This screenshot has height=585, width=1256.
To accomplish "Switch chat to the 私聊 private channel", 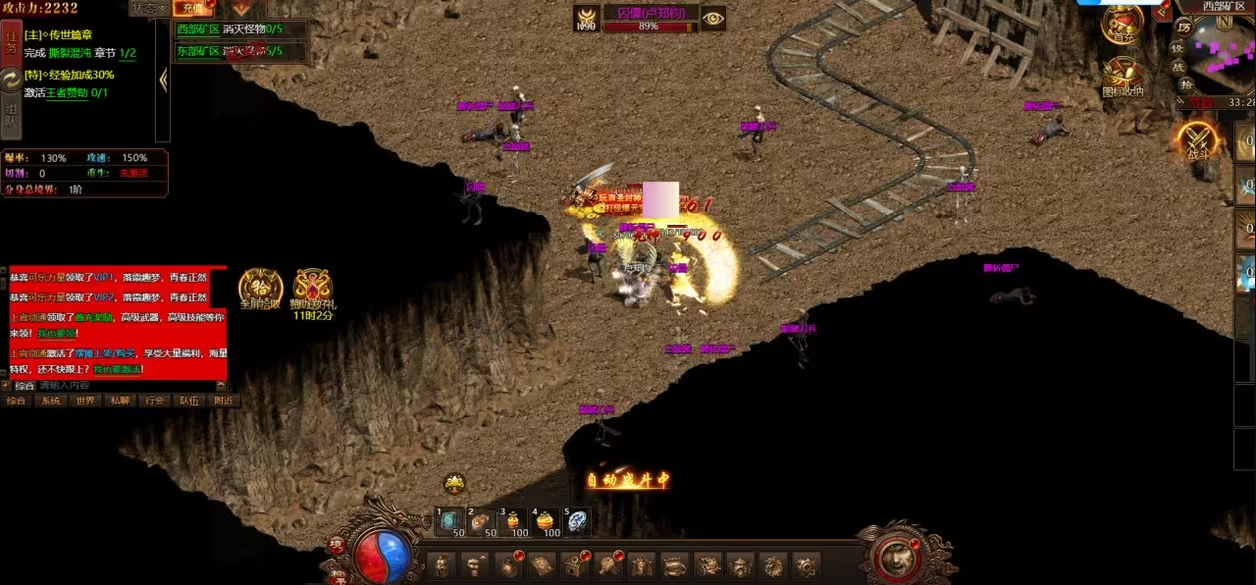I will click(x=119, y=401).
